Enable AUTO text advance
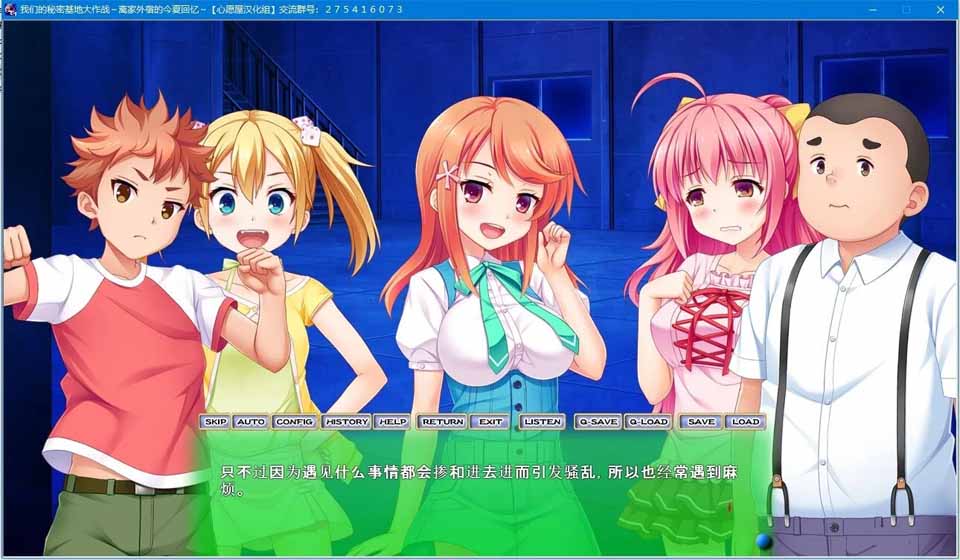This screenshot has width=960, height=560. click(x=251, y=422)
